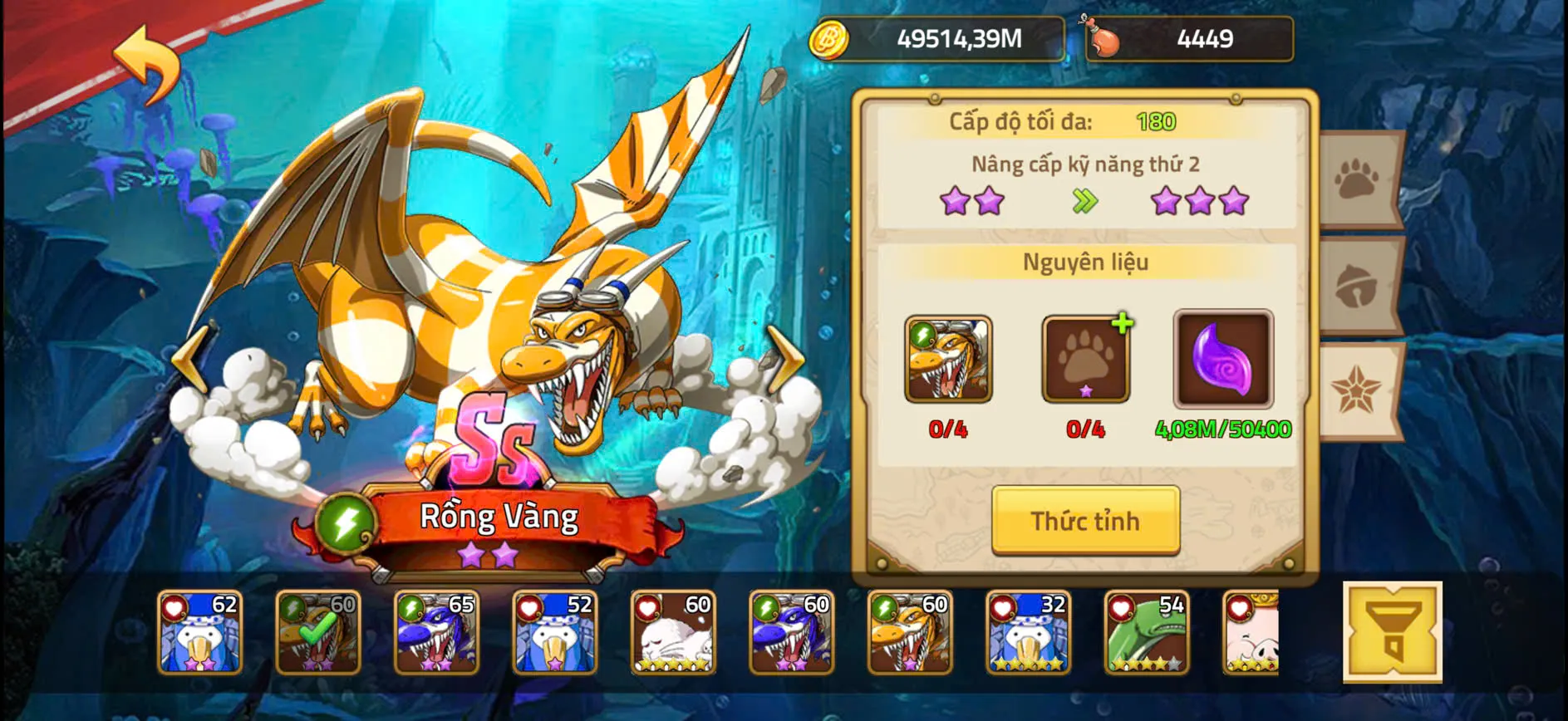Click the paw token material slot with green plus
This screenshot has width=1568, height=721.
click(x=1084, y=359)
